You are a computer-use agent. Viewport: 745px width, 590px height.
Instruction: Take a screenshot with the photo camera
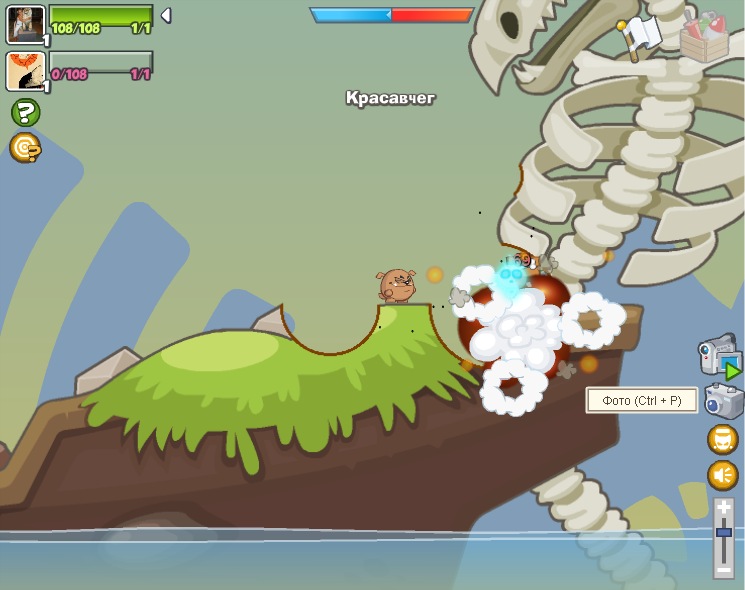coord(723,401)
